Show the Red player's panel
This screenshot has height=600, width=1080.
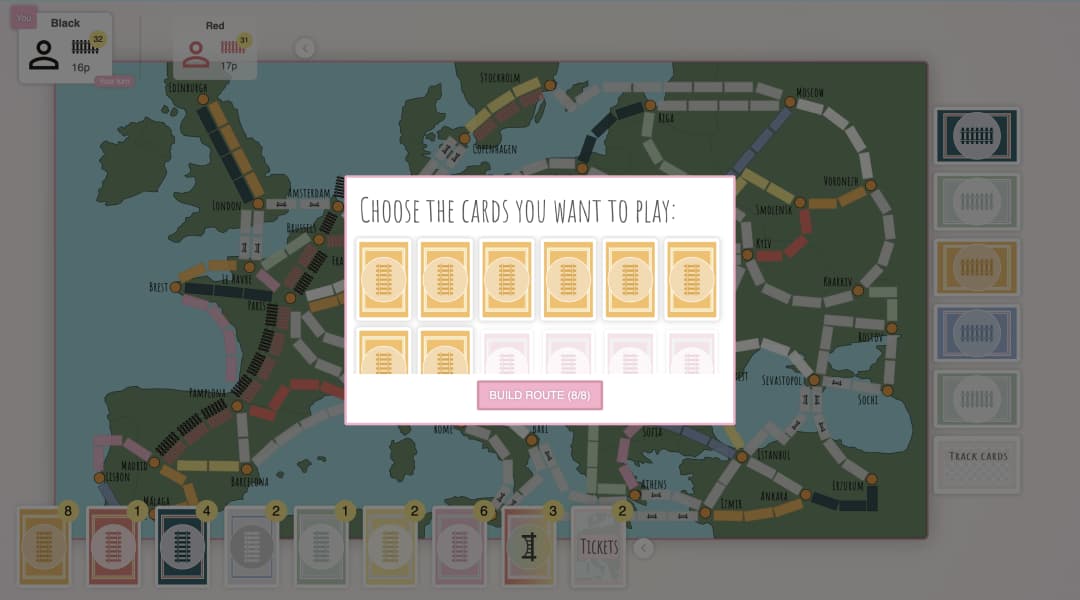coord(215,48)
